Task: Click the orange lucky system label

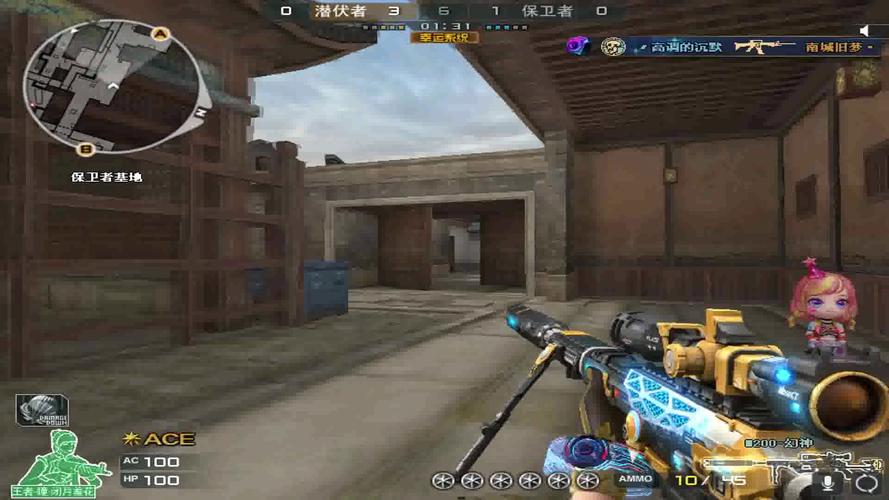Action: pyautogui.click(x=444, y=37)
